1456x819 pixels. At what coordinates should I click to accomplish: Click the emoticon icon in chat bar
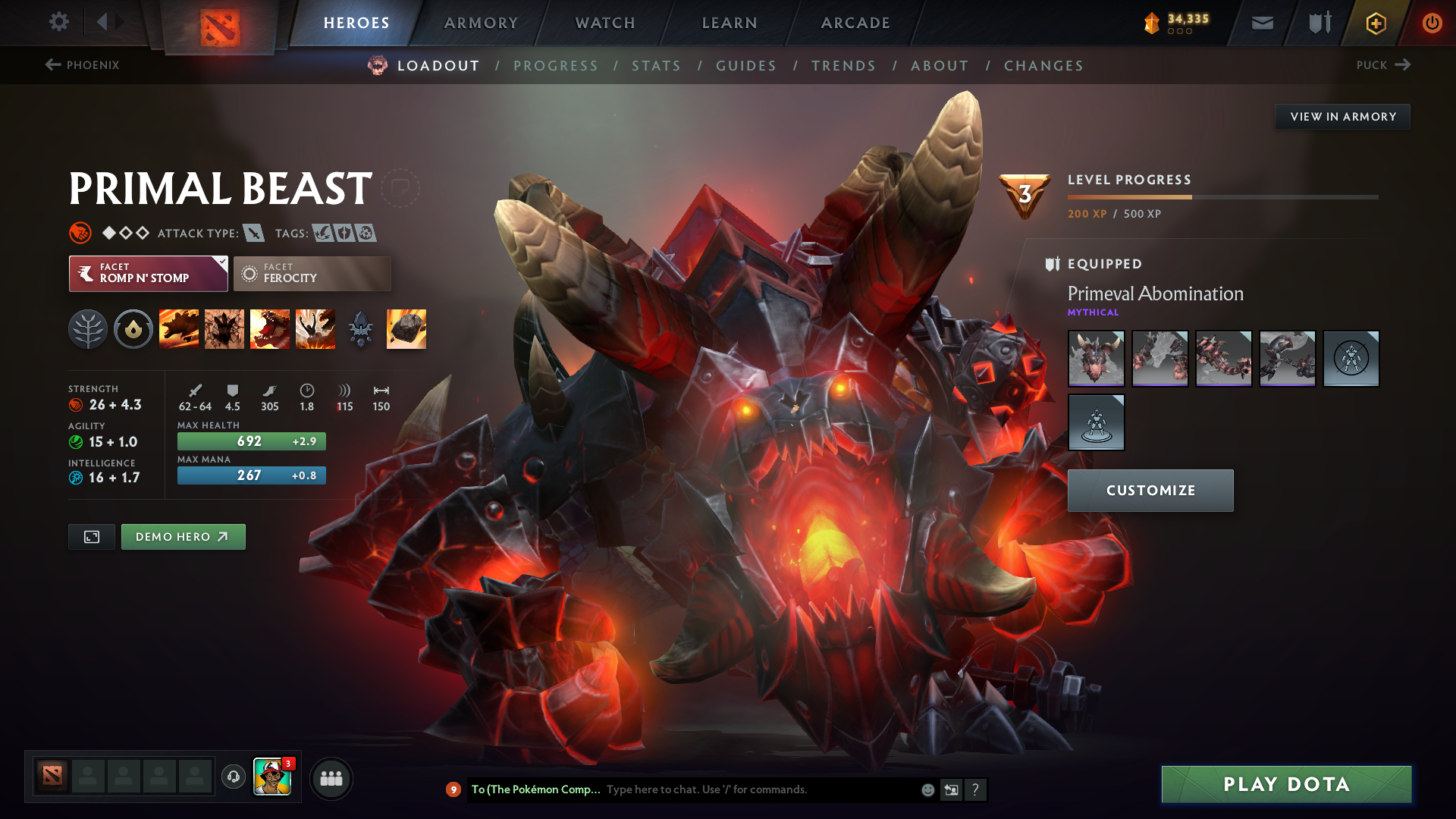(927, 789)
